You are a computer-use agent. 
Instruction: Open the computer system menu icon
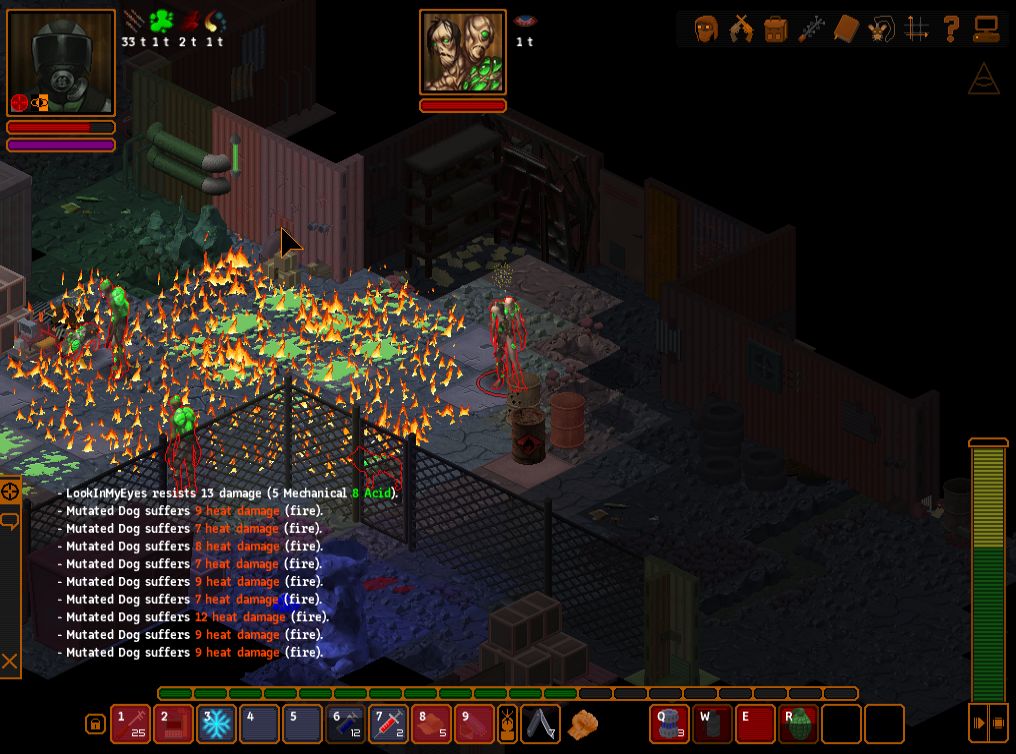tap(986, 28)
